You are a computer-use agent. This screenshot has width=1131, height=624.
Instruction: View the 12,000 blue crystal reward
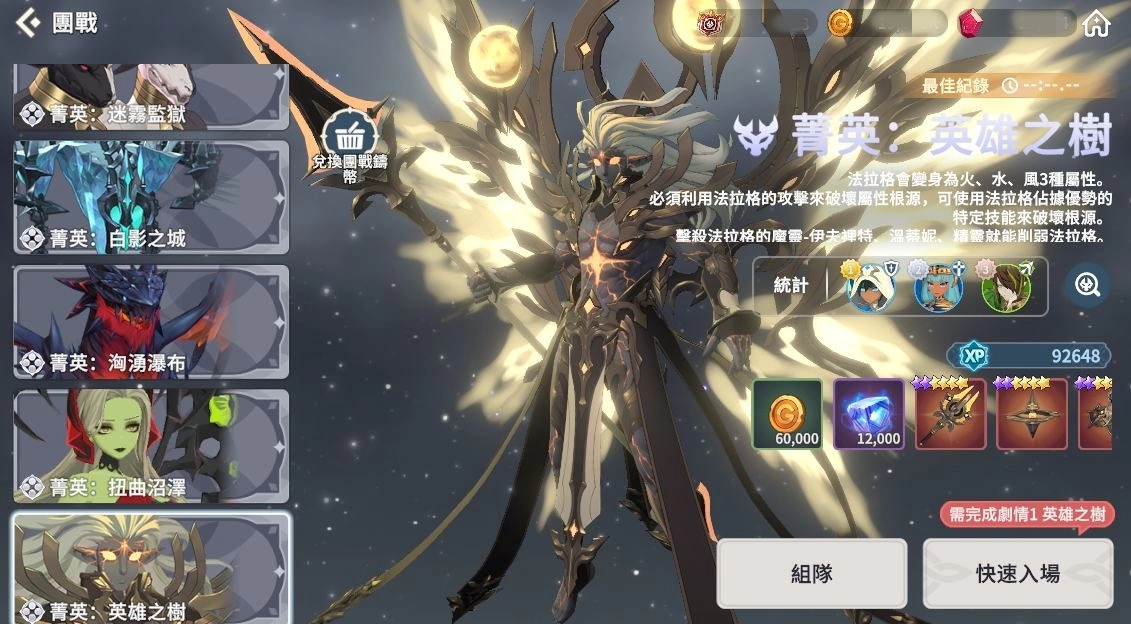pyautogui.click(x=869, y=413)
